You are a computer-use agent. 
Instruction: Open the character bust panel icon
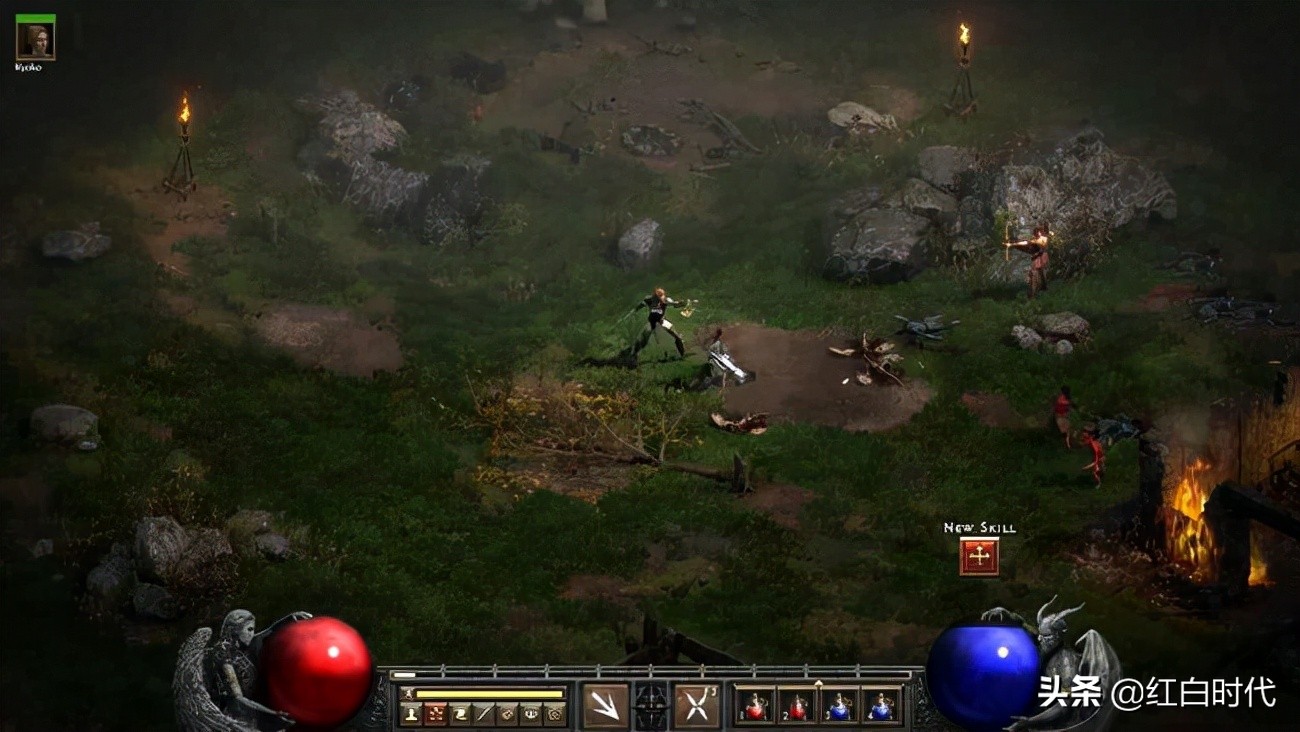tap(410, 714)
